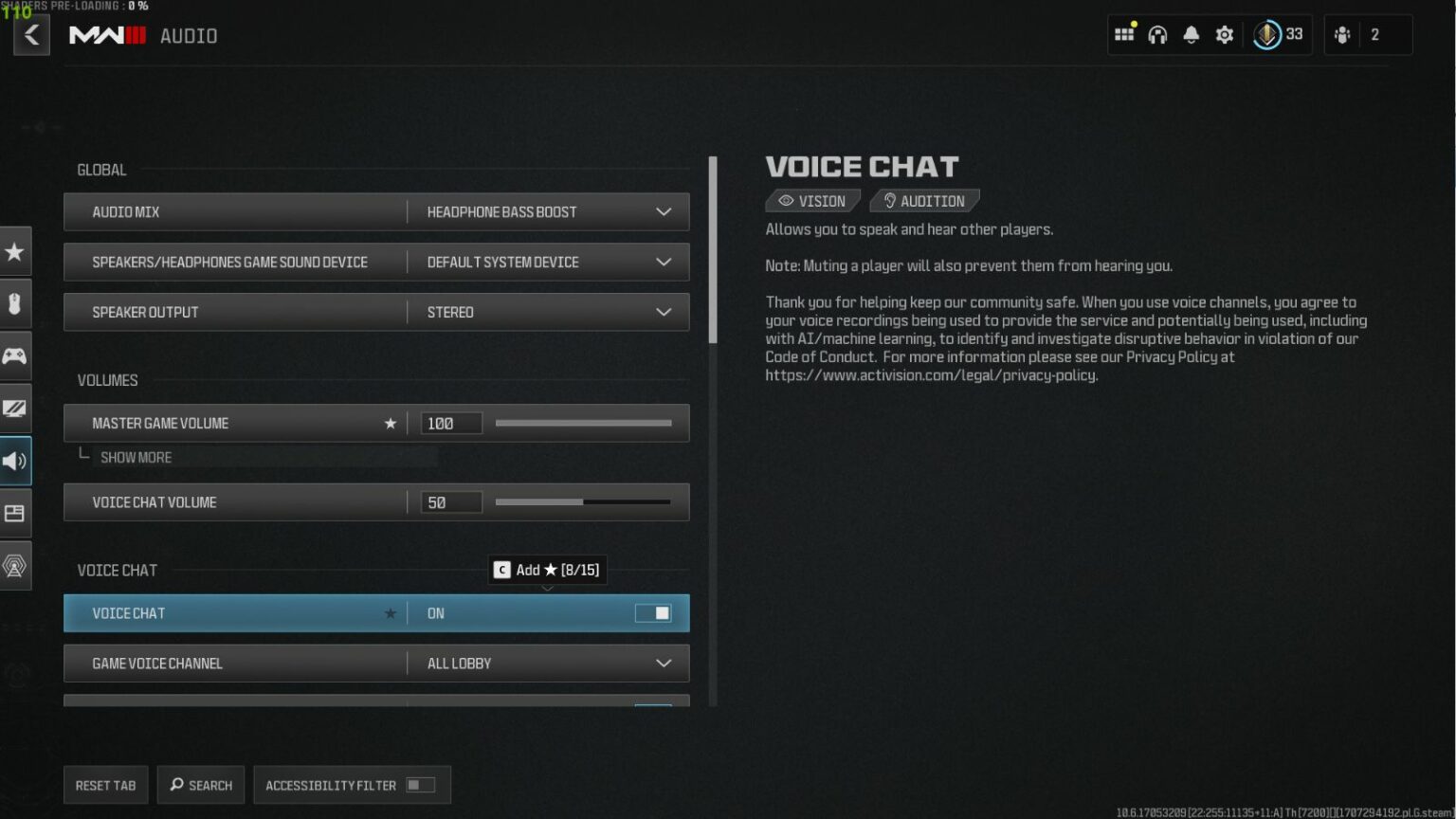Toggle the Voice Chat switch off
1456x819 pixels.
[x=653, y=613]
